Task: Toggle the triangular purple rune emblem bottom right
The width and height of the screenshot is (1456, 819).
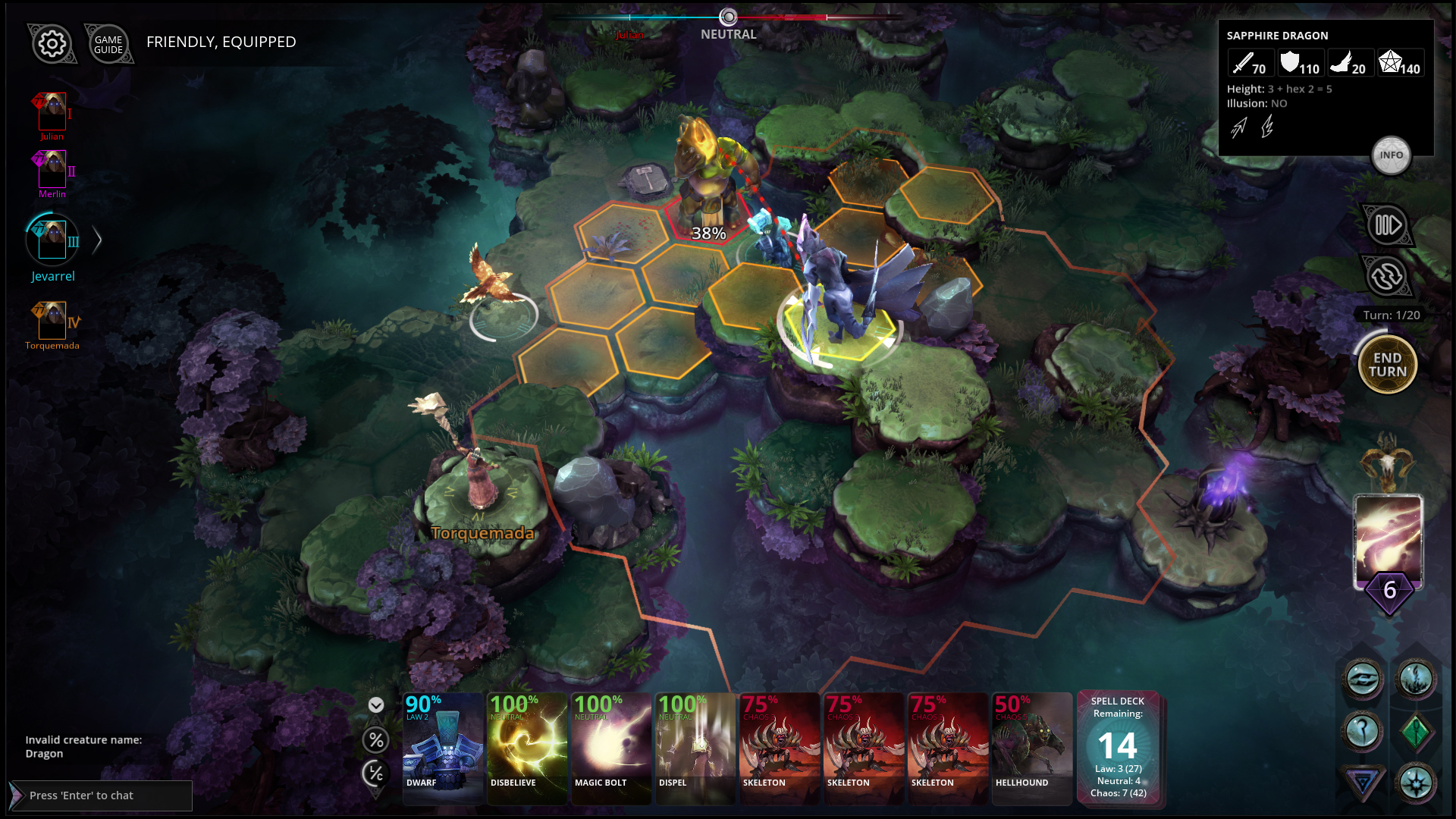Action: click(x=1363, y=780)
